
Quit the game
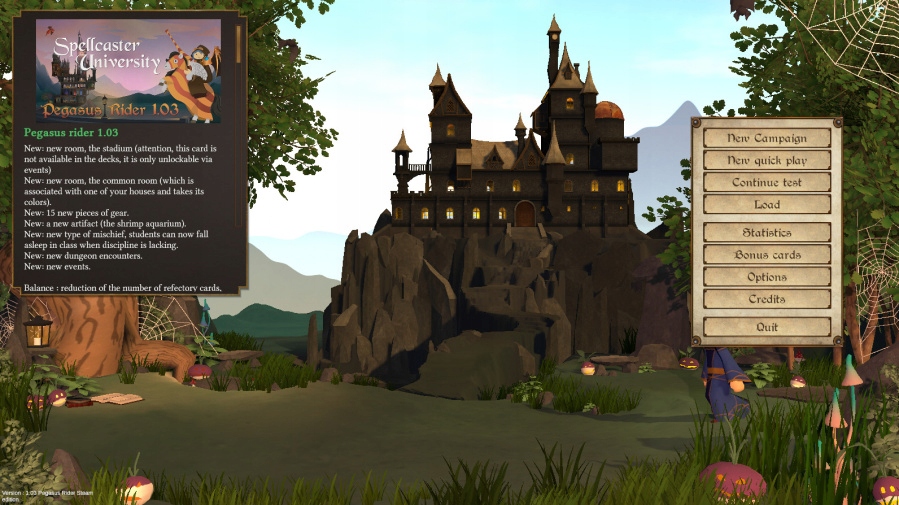point(767,327)
